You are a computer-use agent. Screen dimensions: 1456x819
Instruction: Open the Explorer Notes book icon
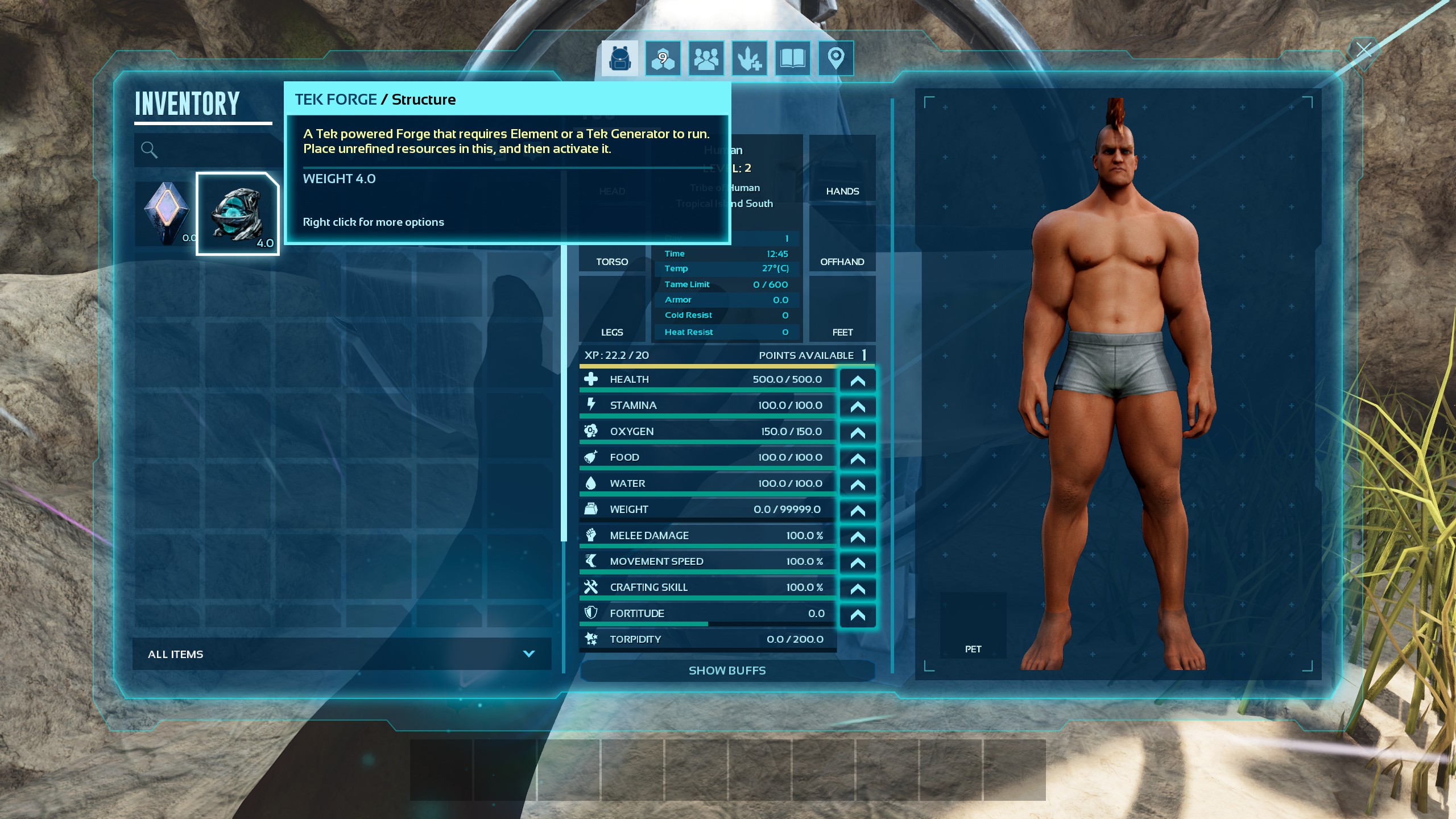pos(792,57)
